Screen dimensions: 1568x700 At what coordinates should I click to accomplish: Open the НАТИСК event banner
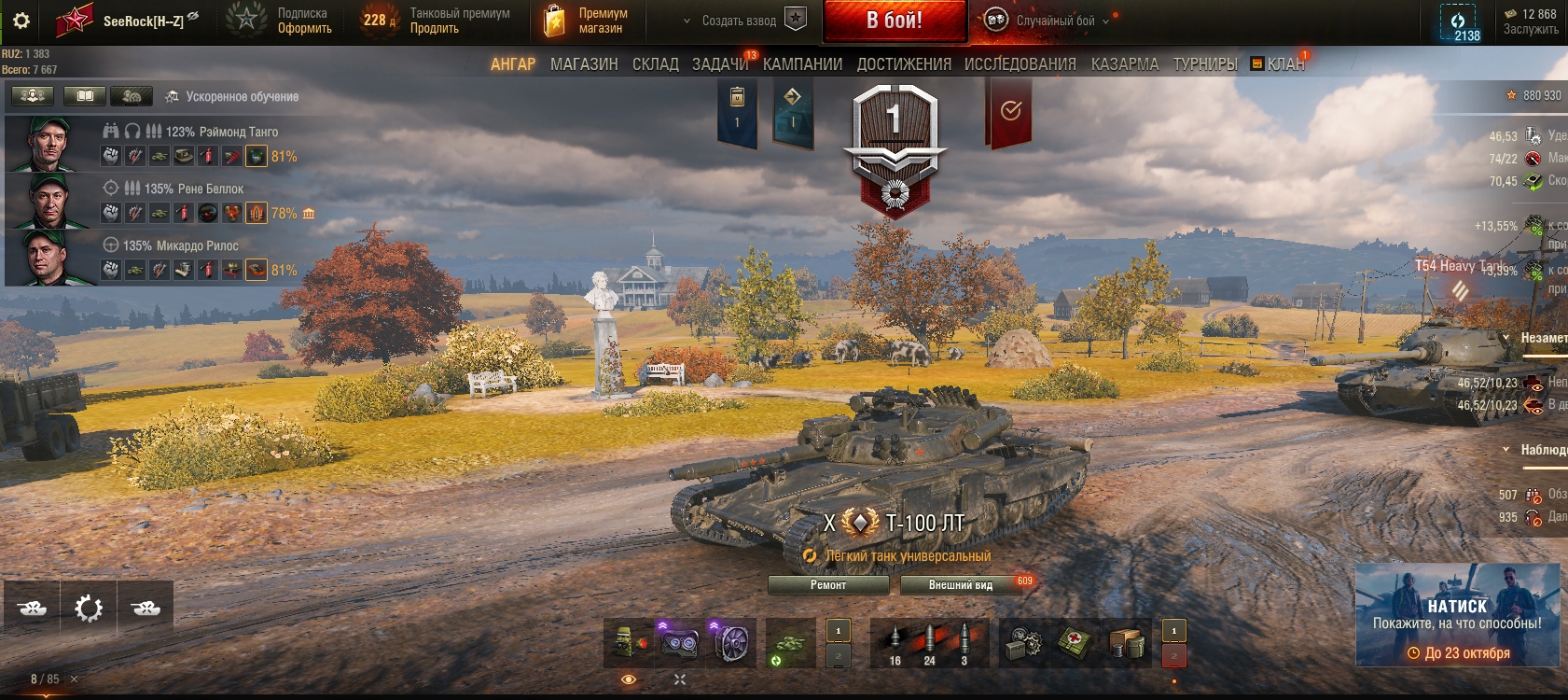(1457, 614)
